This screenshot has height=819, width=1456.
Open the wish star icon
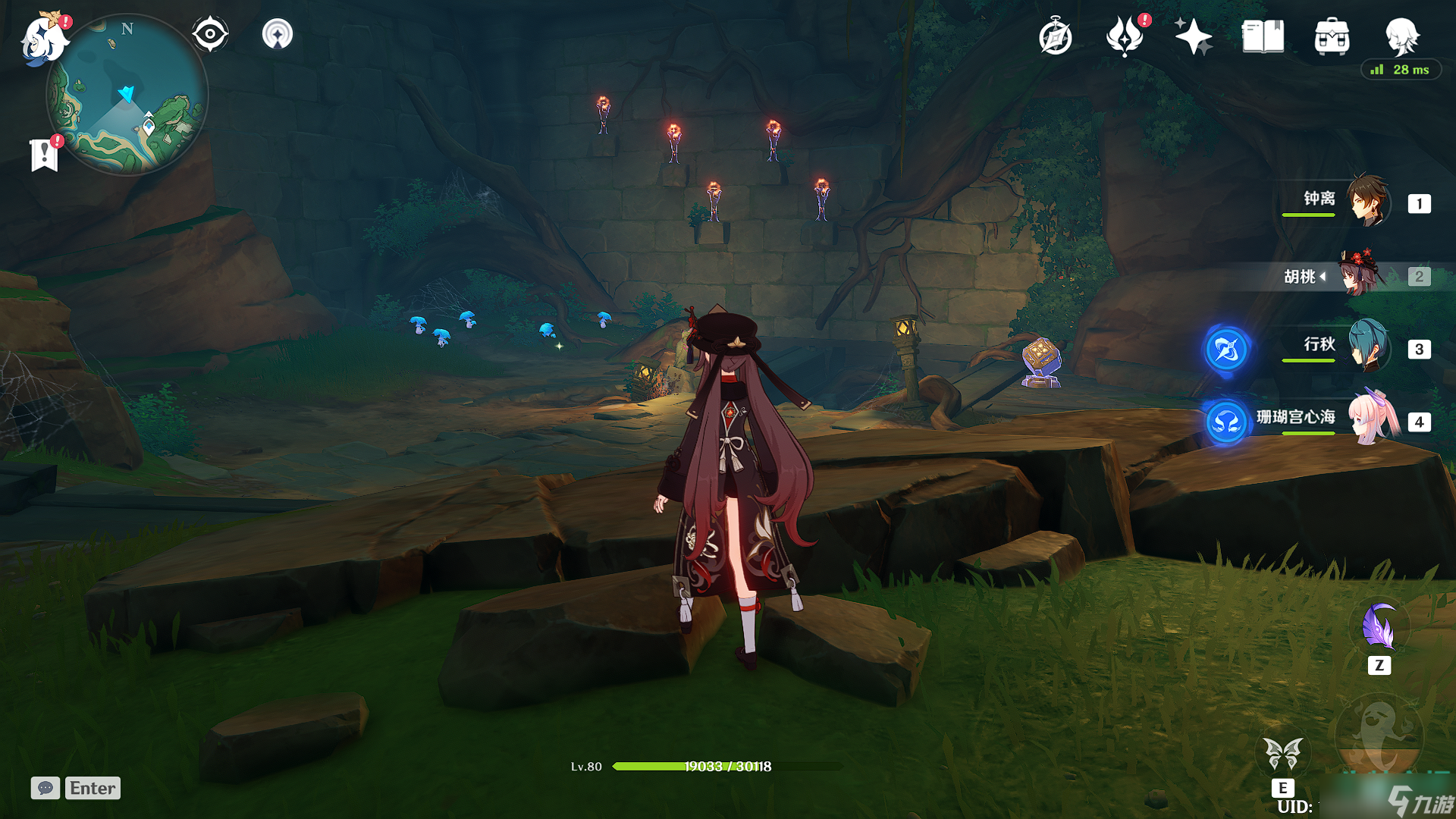tap(1193, 36)
